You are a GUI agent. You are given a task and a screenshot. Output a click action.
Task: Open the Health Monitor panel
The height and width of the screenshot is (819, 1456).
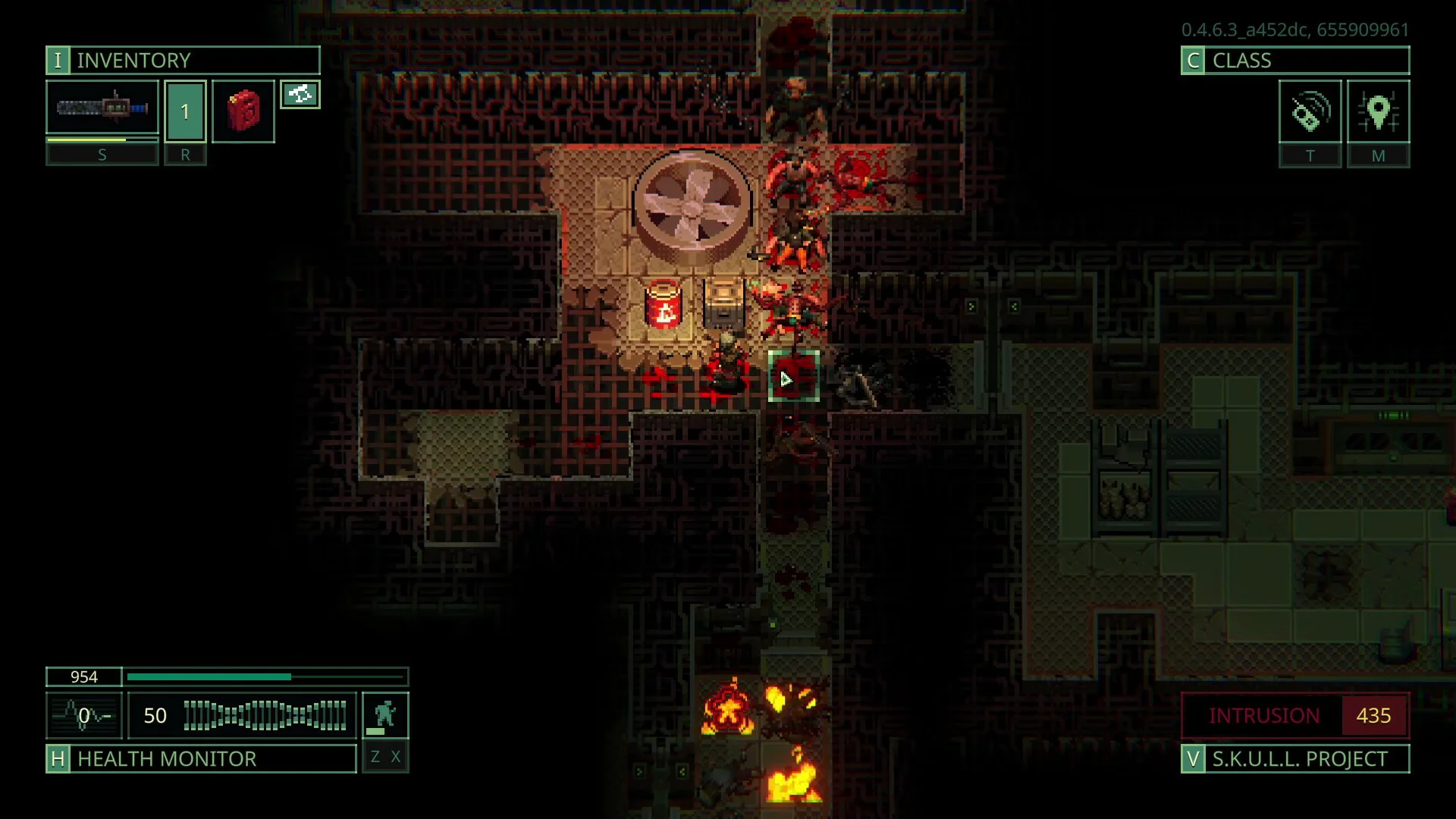(x=201, y=758)
